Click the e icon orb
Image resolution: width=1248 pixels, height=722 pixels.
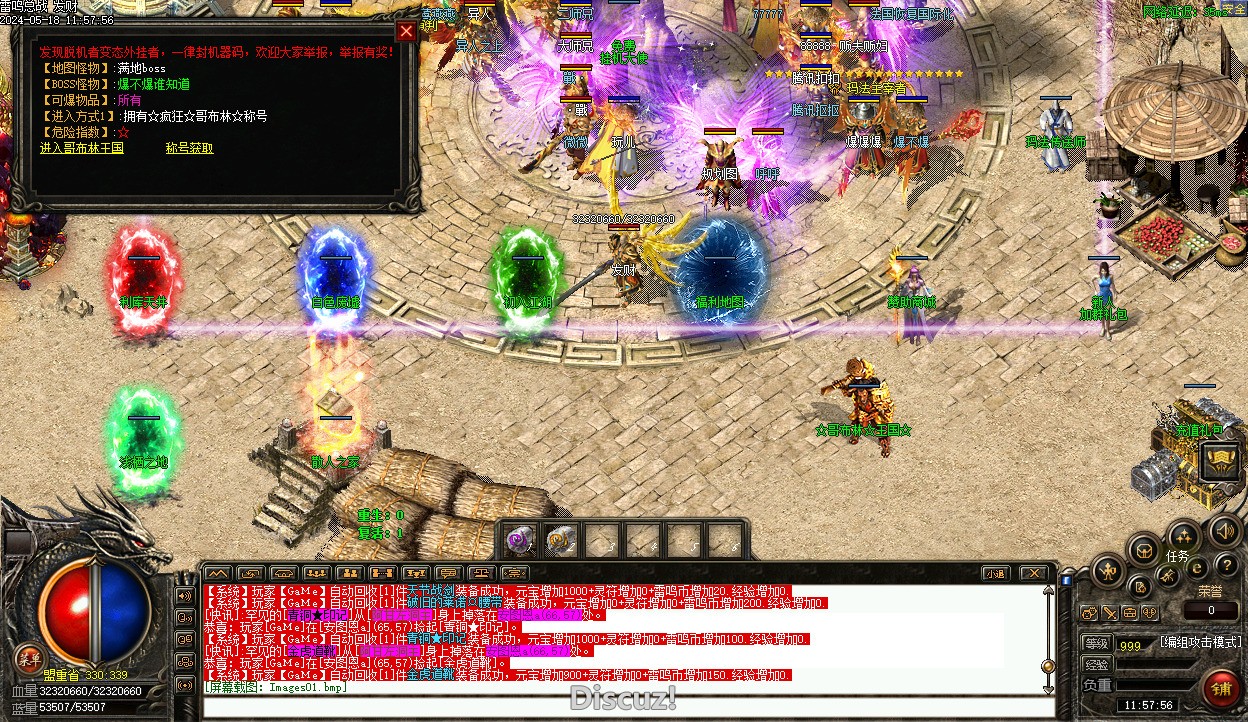tap(1197, 568)
